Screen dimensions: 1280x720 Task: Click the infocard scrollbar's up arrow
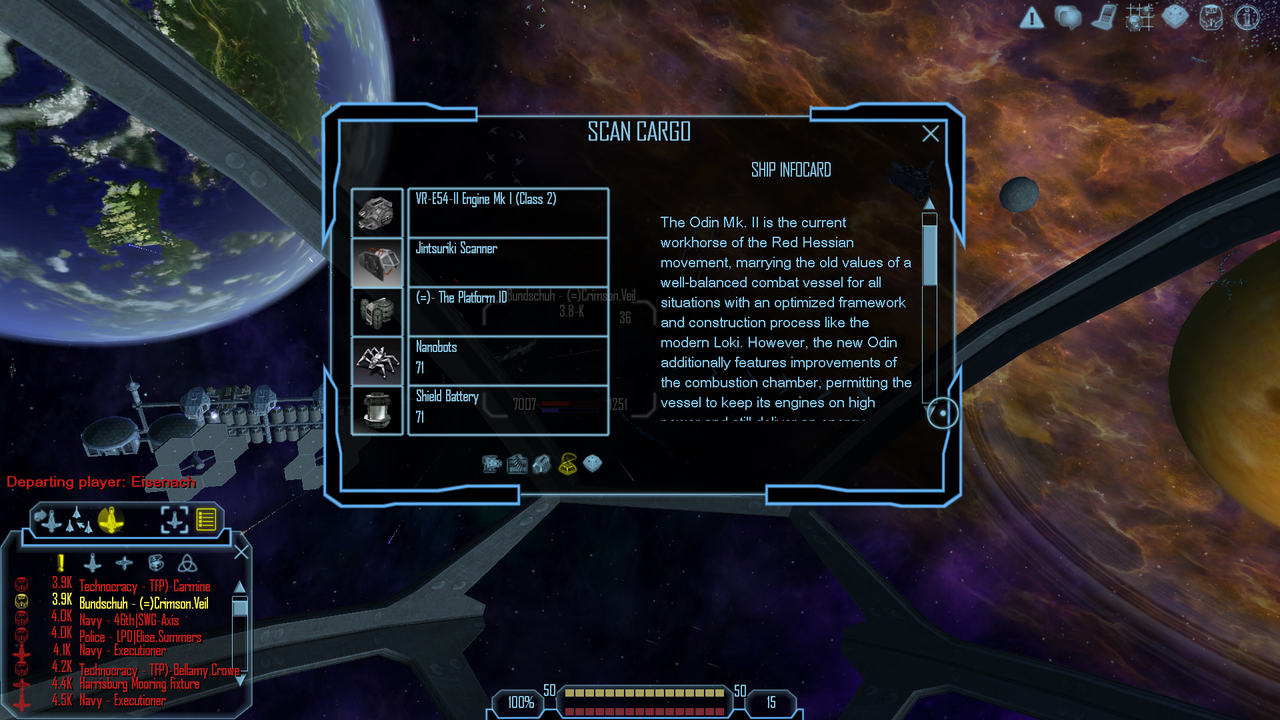(x=929, y=203)
